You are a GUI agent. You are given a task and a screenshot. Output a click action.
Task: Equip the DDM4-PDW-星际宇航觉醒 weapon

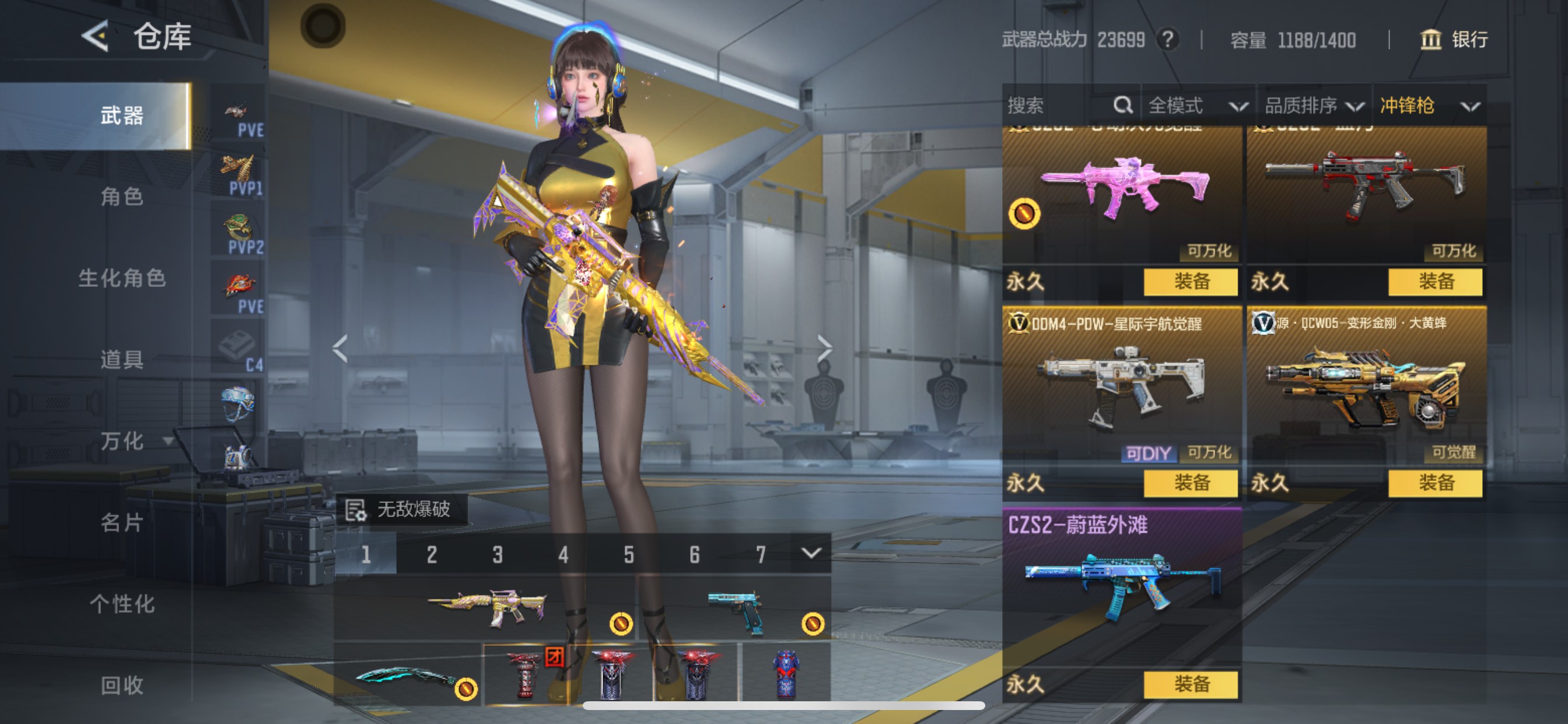(1191, 483)
